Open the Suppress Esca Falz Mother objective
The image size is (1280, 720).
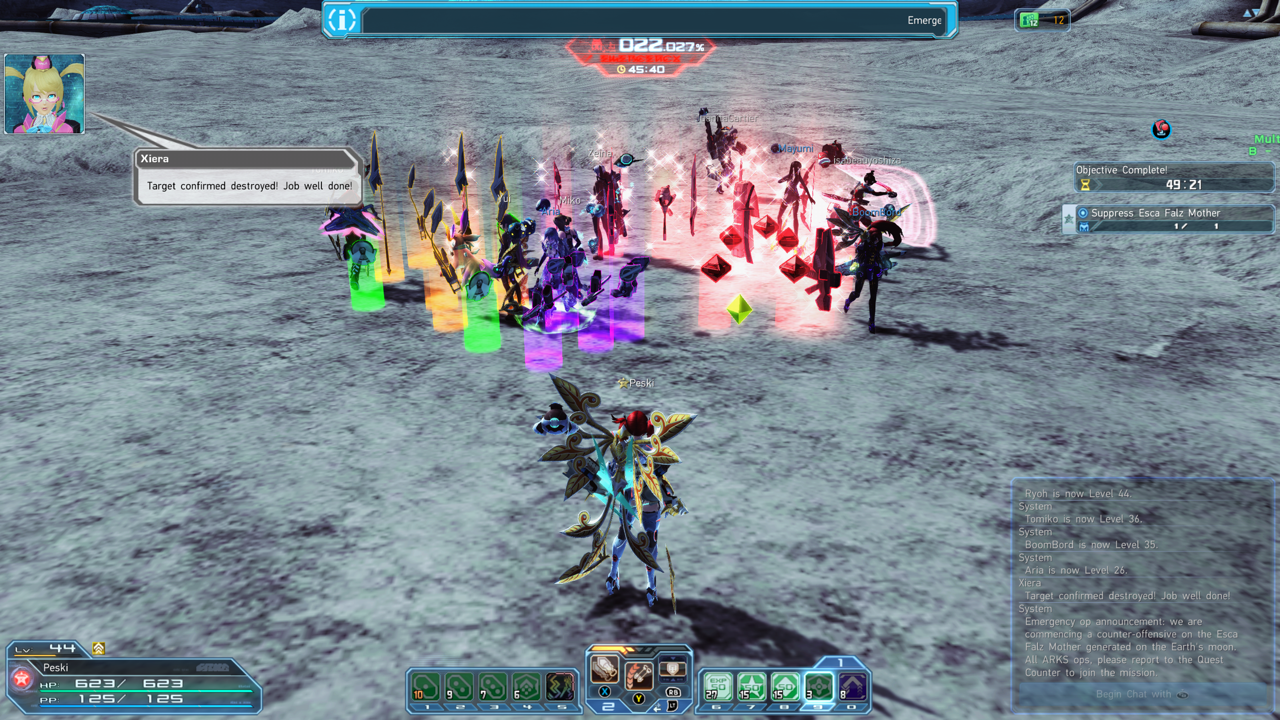click(x=1170, y=219)
